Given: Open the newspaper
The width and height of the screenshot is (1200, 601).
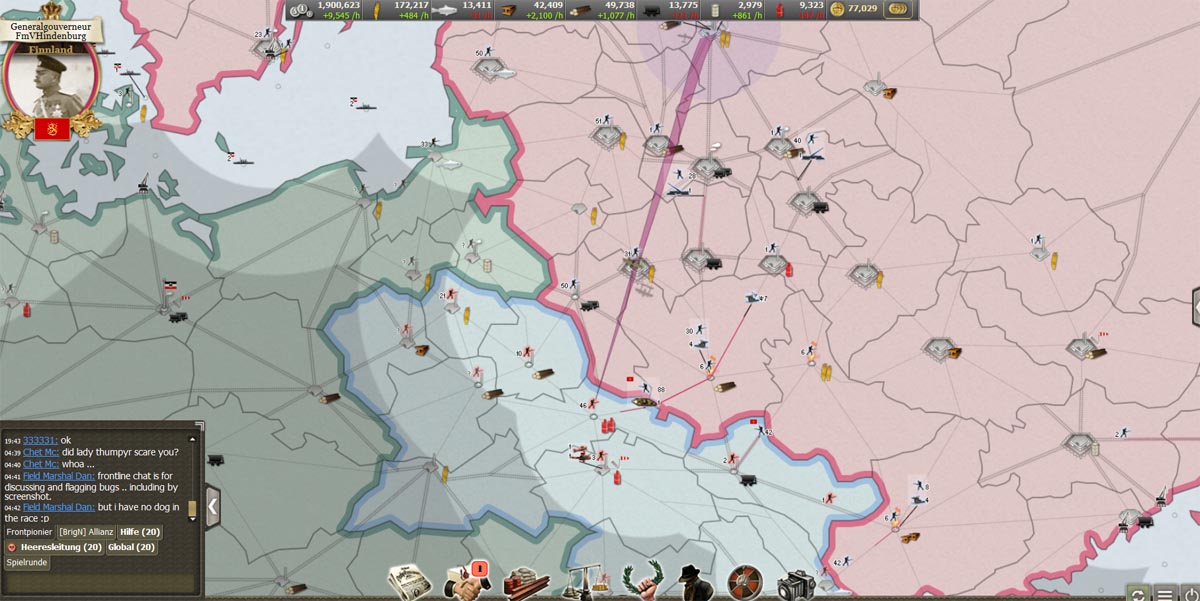Looking at the screenshot, I should 409,582.
